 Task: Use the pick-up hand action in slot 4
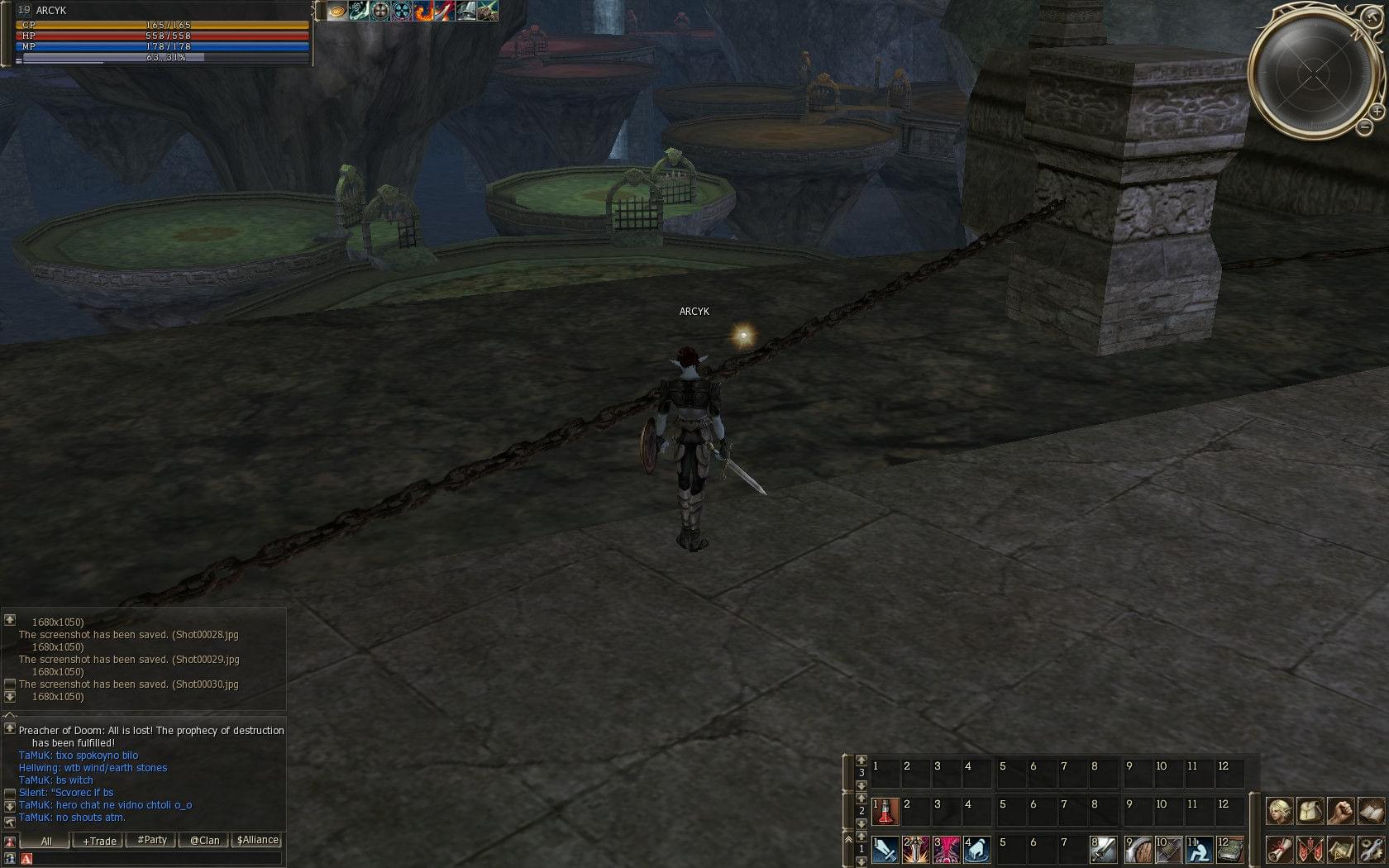976,849
